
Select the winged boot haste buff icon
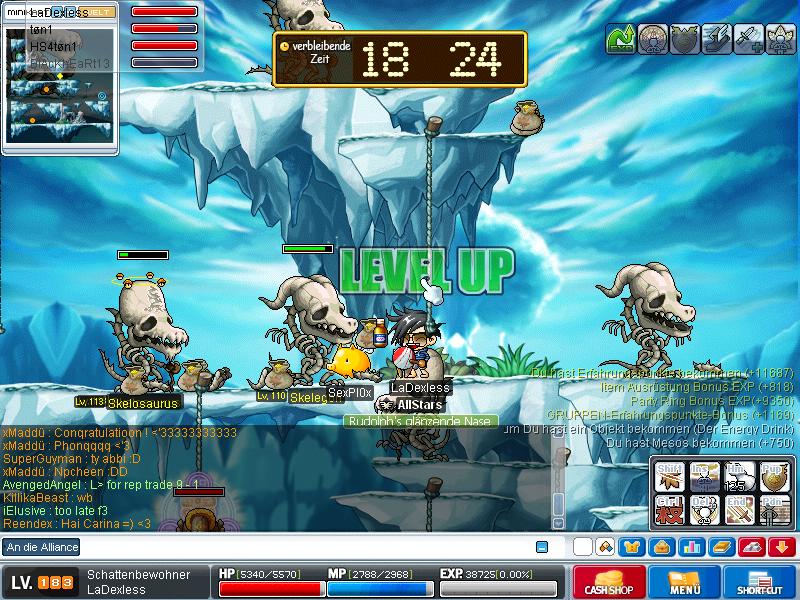click(x=716, y=39)
